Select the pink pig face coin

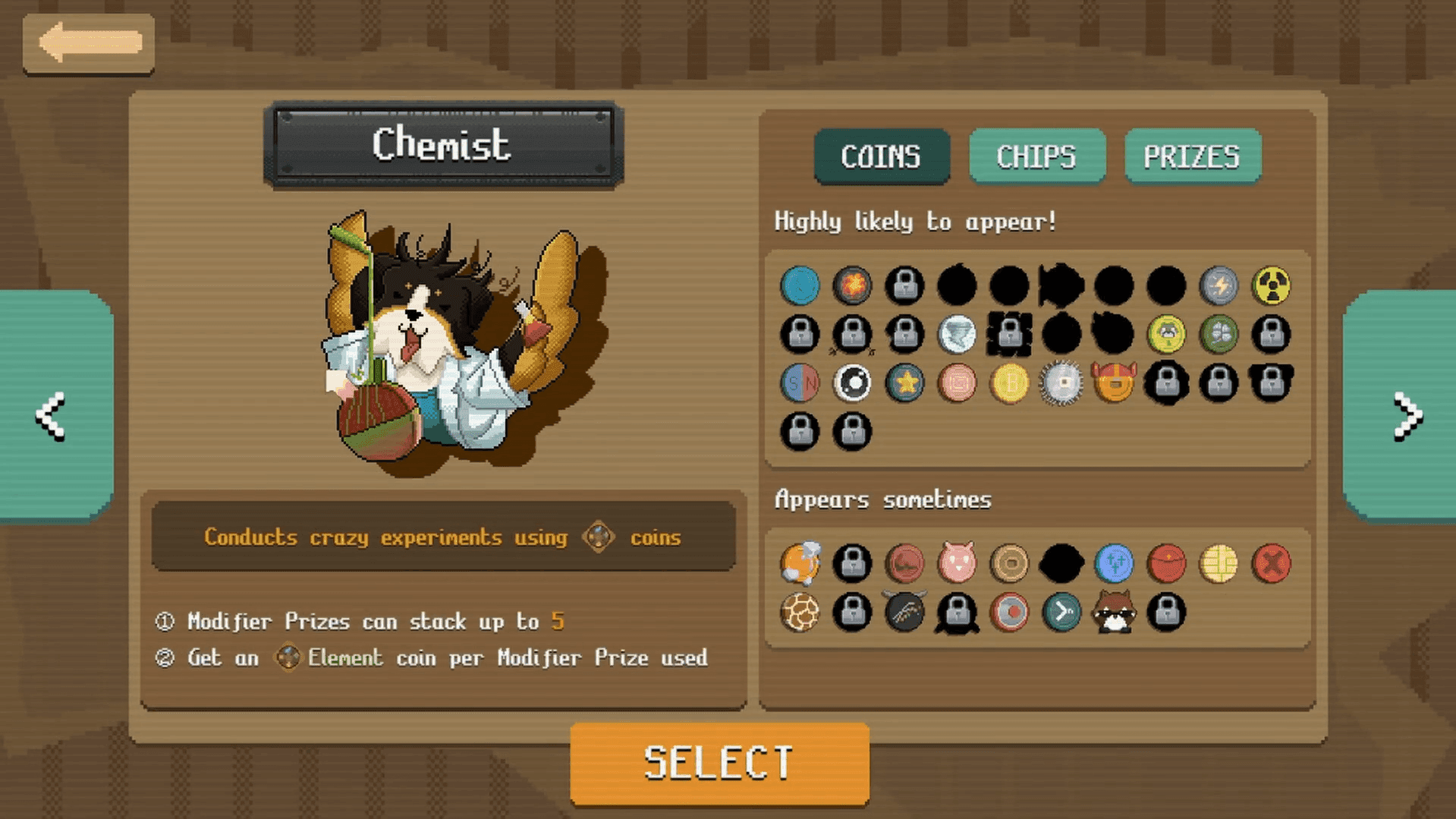pos(957,563)
